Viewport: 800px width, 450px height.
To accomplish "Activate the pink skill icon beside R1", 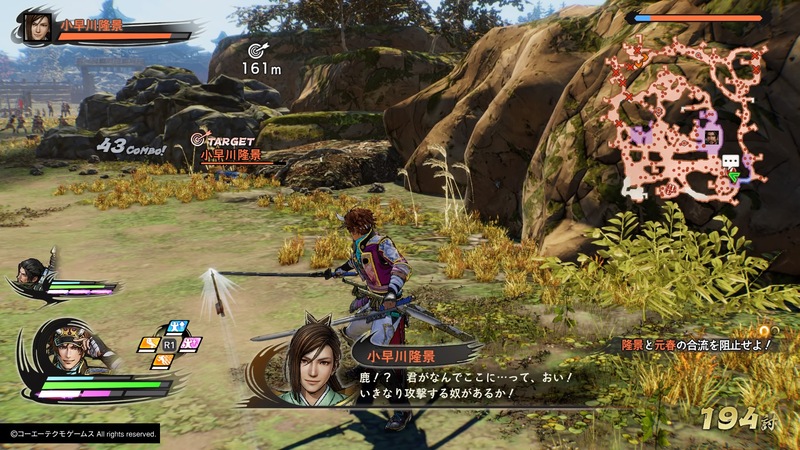I will [x=193, y=343].
